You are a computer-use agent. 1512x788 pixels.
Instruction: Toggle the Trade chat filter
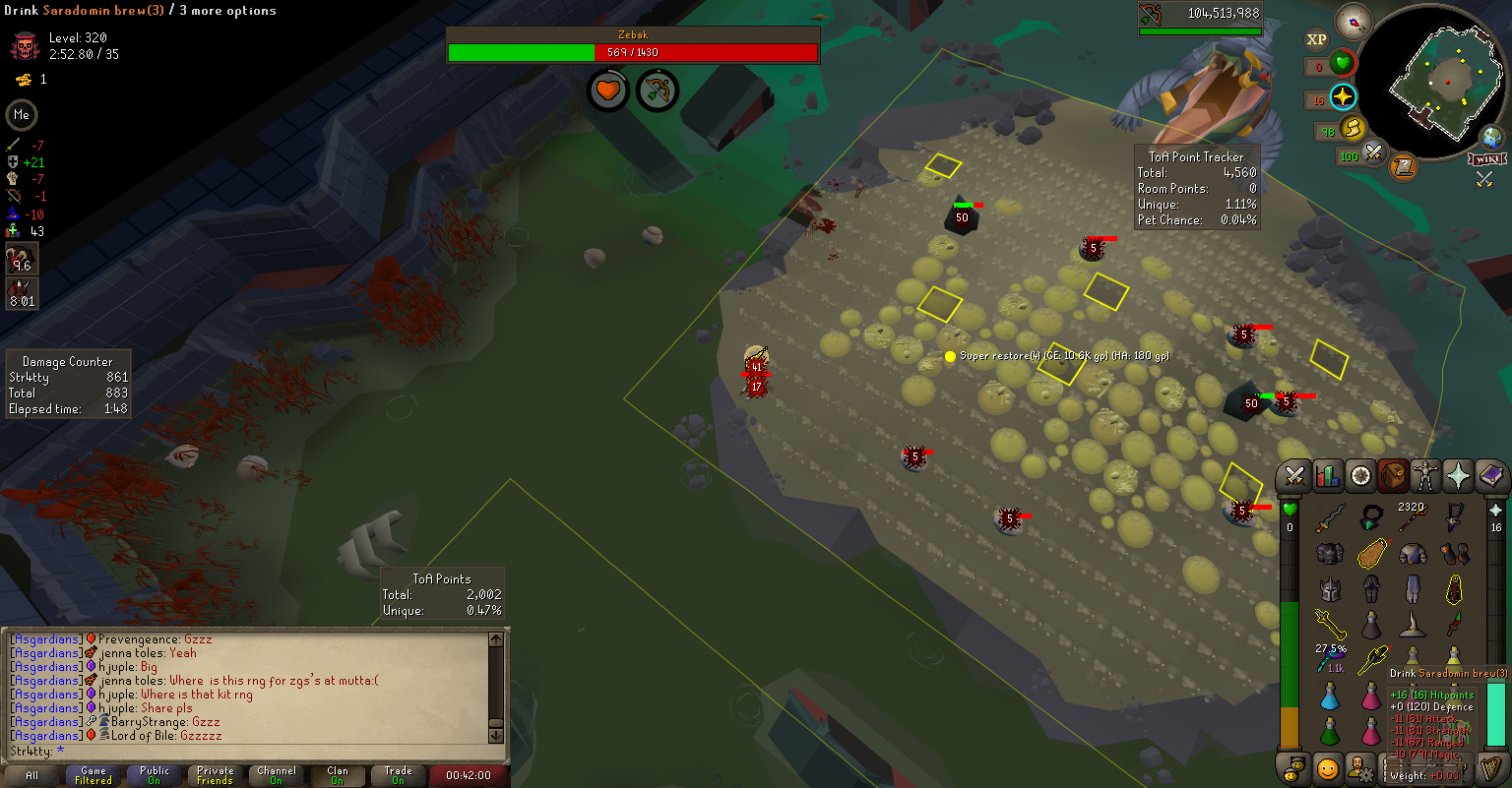[x=398, y=775]
